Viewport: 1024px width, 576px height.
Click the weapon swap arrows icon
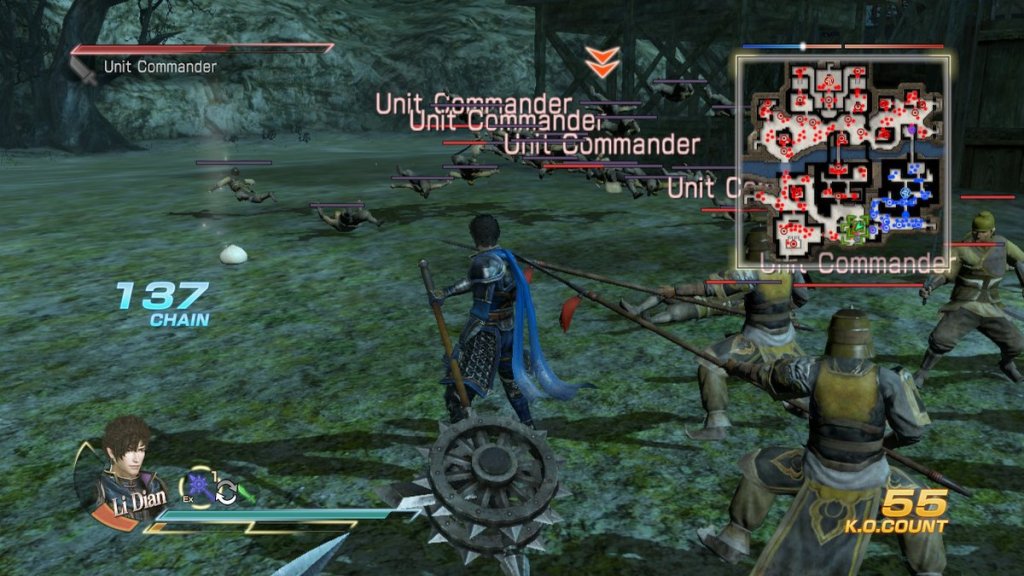(x=226, y=492)
